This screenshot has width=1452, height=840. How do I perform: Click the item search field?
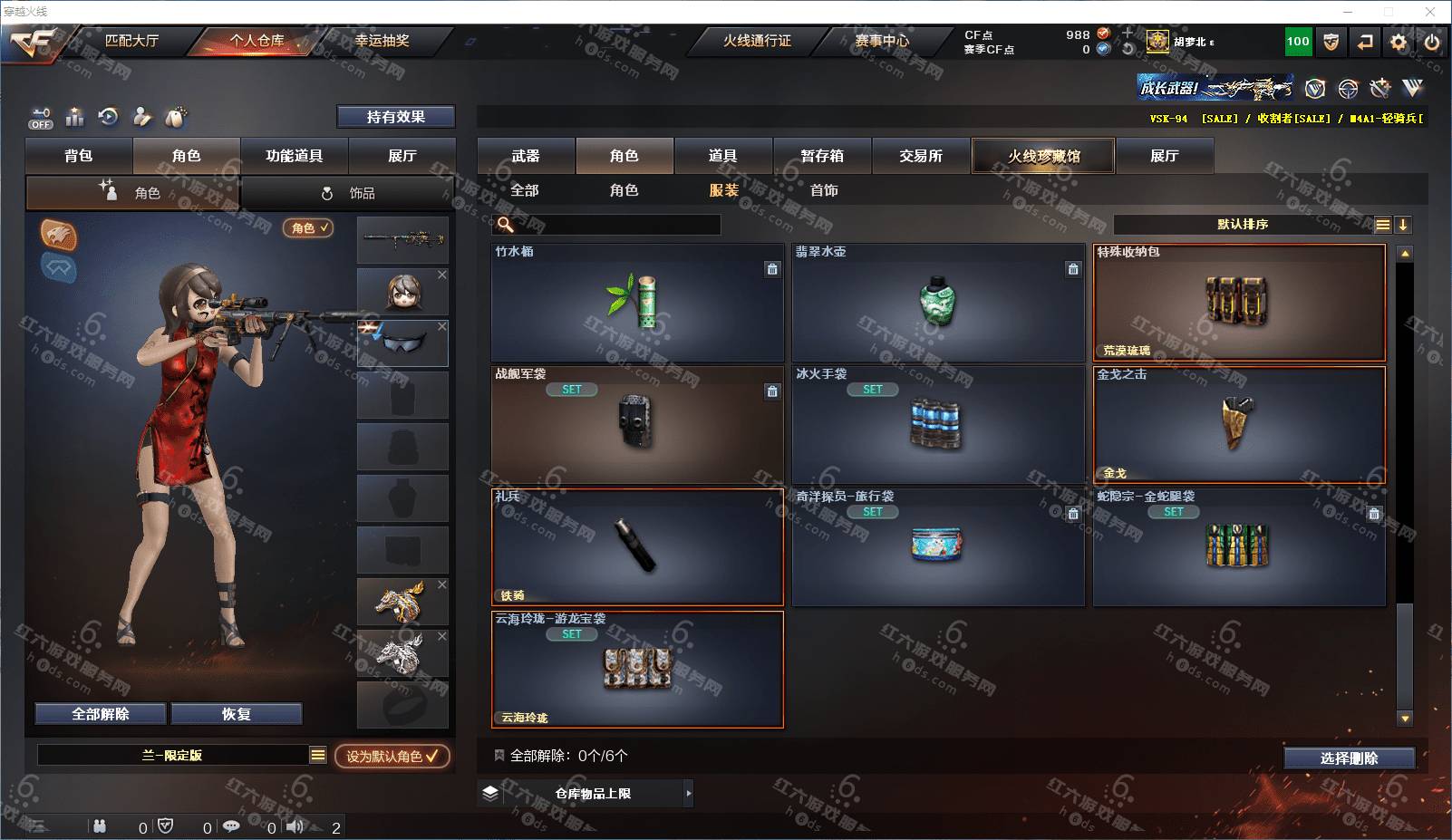tap(616, 225)
